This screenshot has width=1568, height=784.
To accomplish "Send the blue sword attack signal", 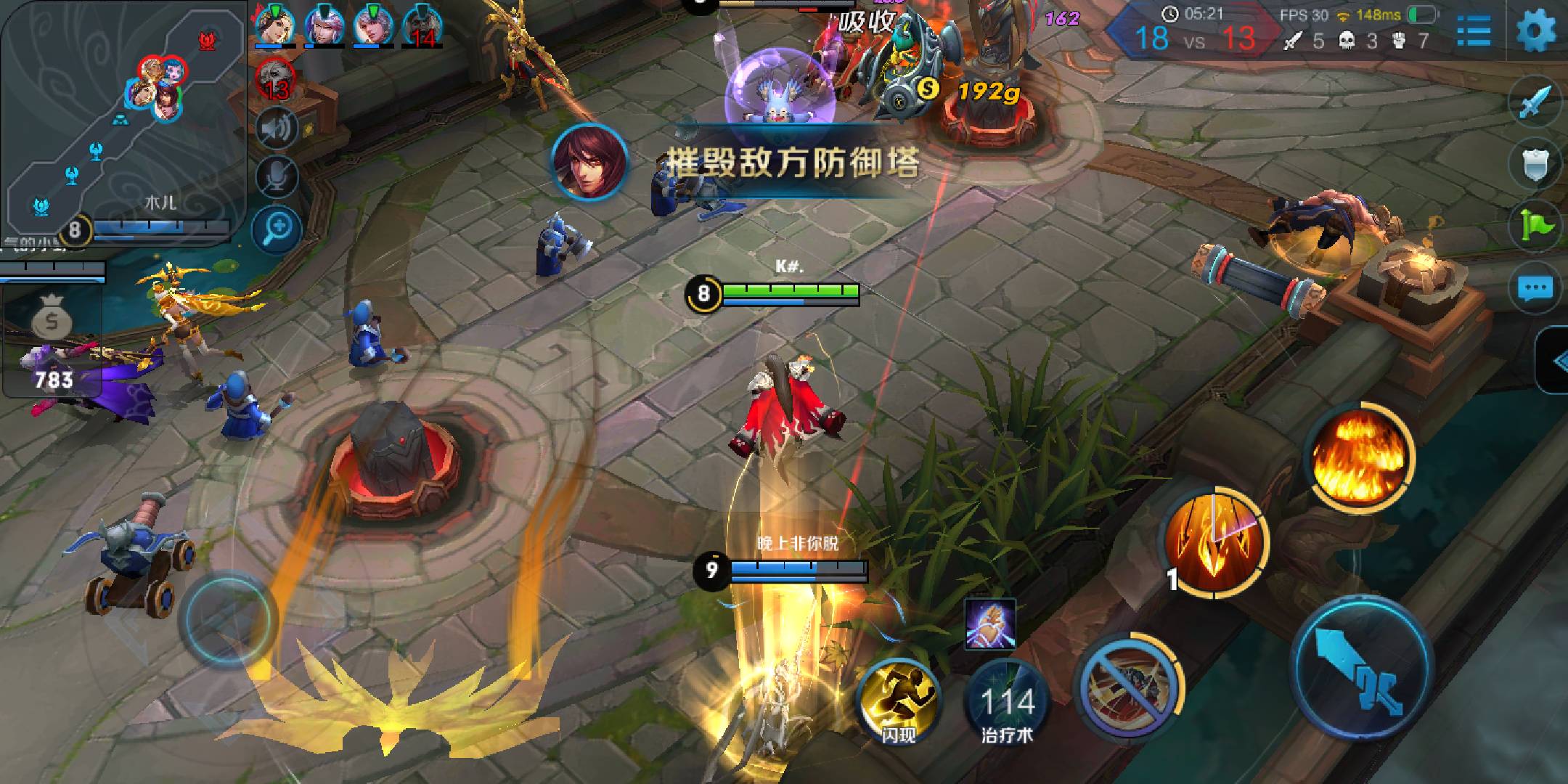I will (x=1535, y=105).
